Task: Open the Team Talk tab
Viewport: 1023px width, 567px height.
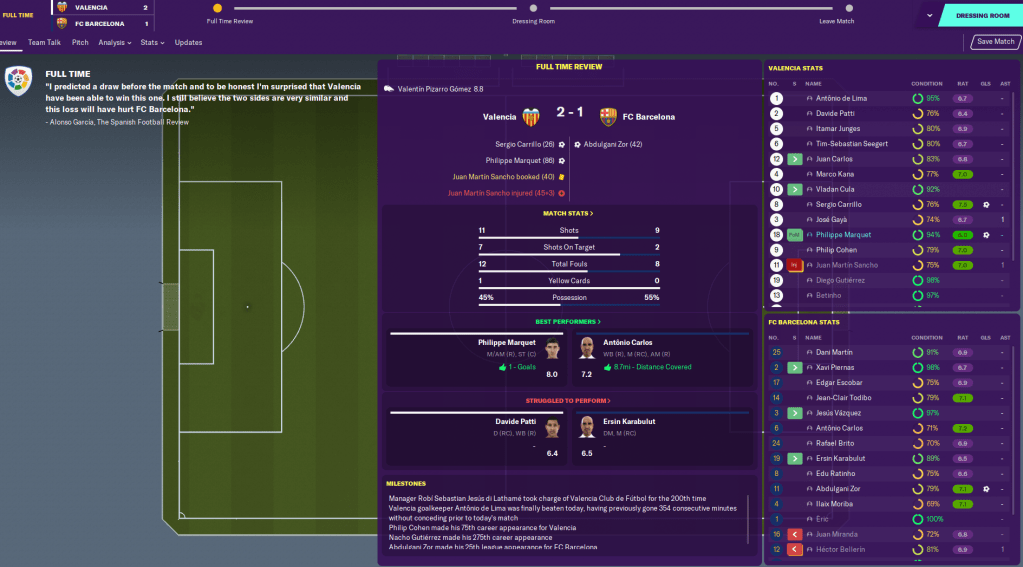Action: [x=44, y=43]
